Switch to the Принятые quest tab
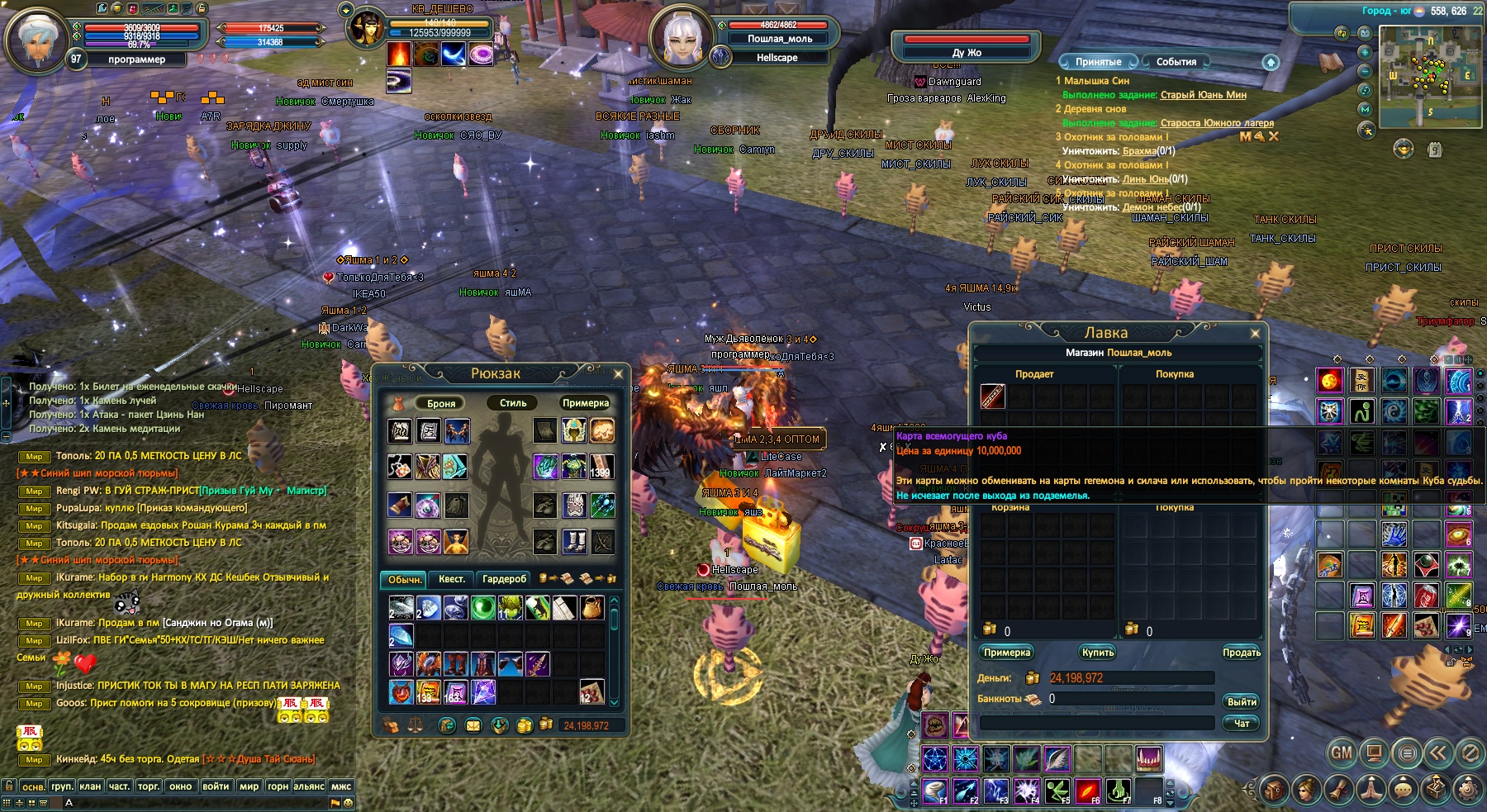Viewport: 1487px width, 812px height. click(1098, 62)
